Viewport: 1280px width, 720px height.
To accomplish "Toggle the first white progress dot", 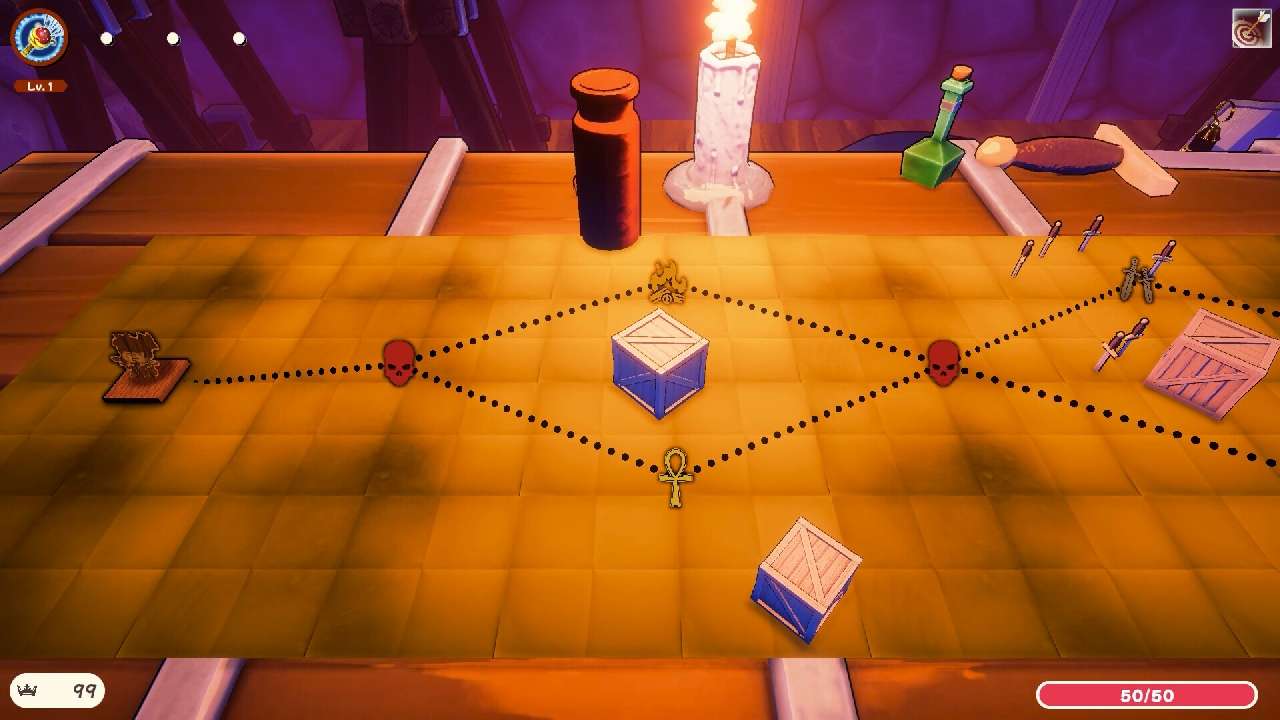I will [105, 38].
